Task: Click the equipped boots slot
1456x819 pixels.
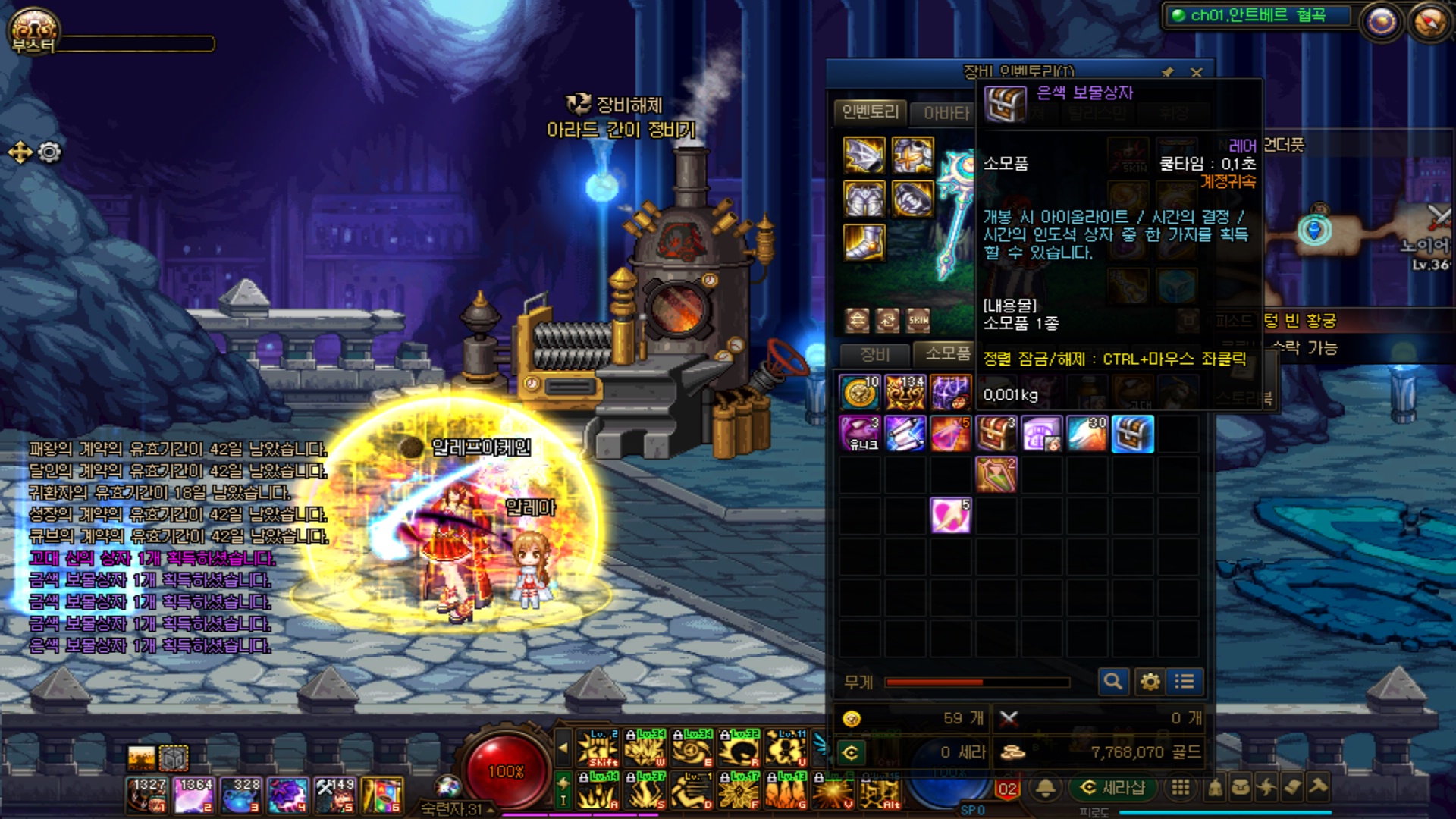Action: pyautogui.click(x=864, y=243)
